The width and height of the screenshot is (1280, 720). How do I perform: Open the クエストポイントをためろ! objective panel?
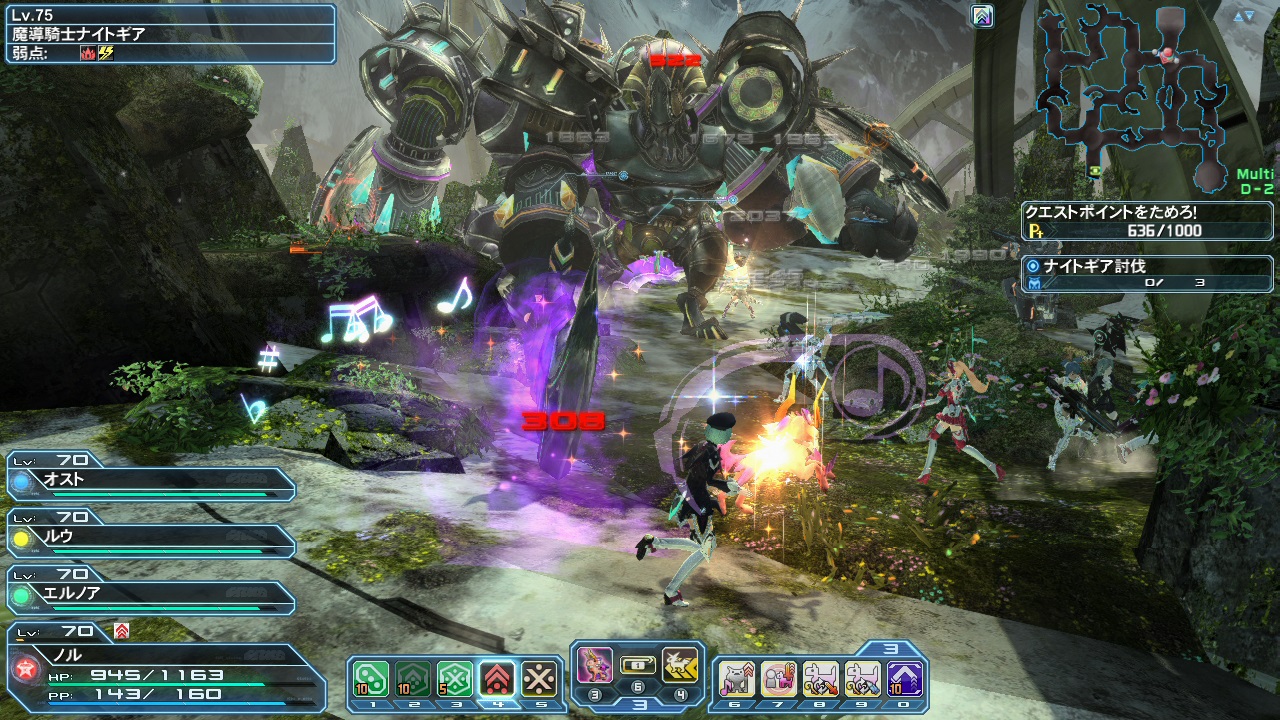pos(1146,221)
